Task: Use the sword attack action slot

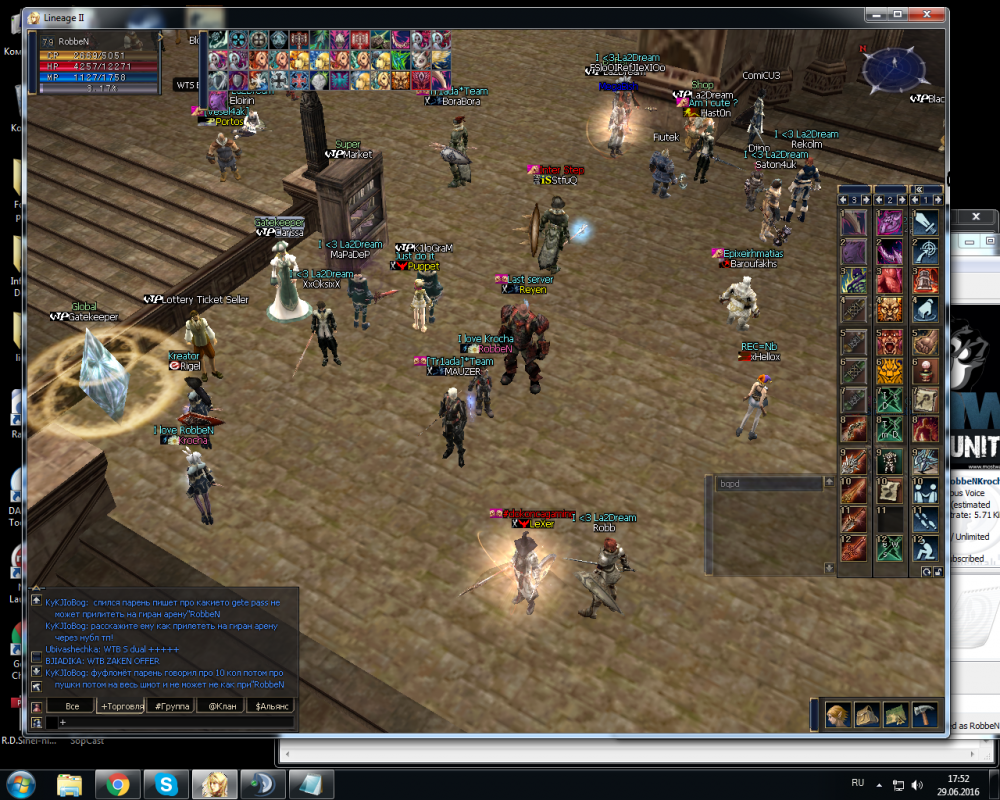Action: point(925,222)
